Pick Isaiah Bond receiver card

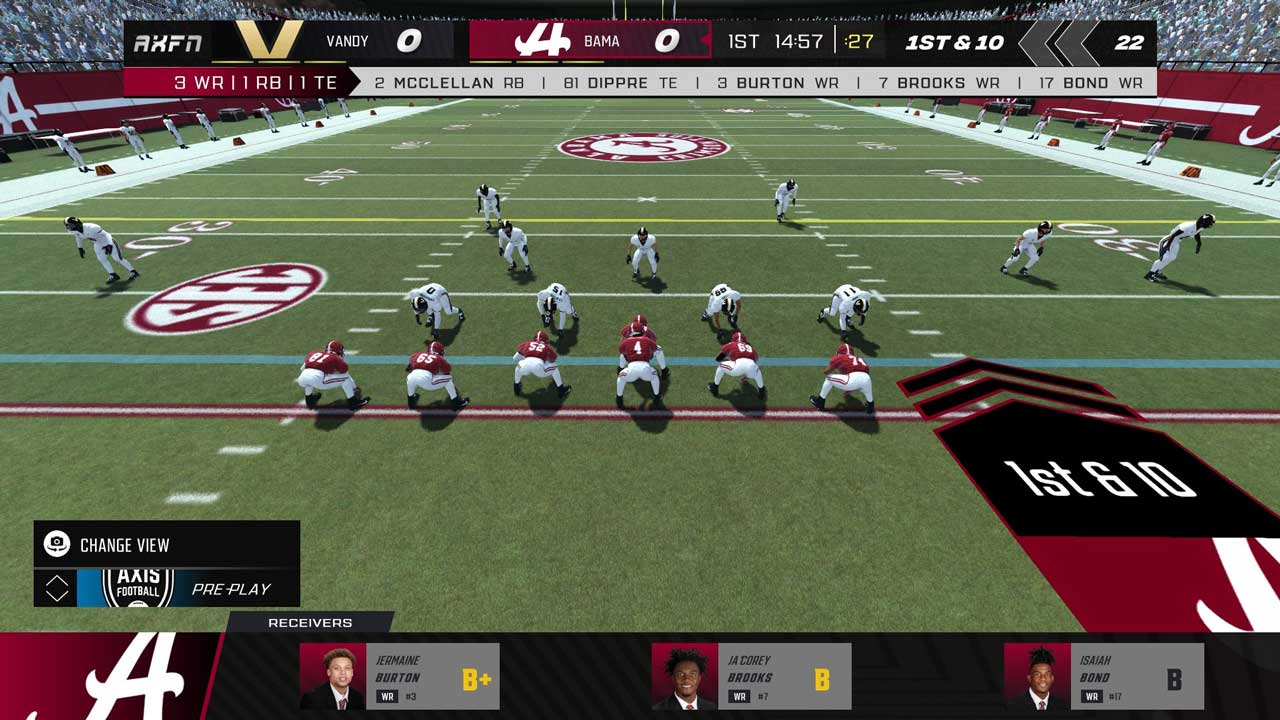pyautogui.click(x=1103, y=677)
